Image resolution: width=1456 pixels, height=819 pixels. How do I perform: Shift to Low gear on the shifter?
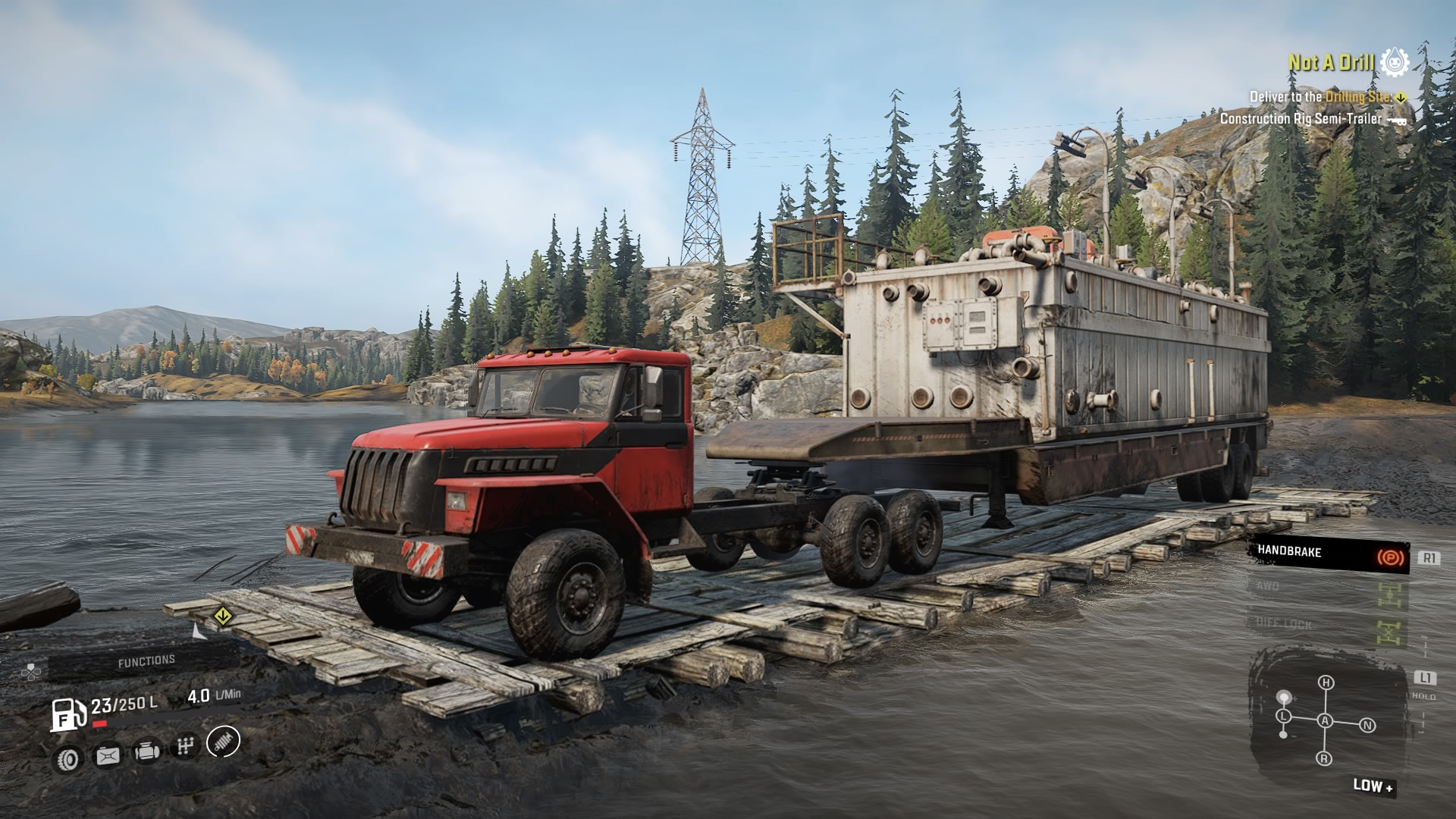click(1284, 716)
